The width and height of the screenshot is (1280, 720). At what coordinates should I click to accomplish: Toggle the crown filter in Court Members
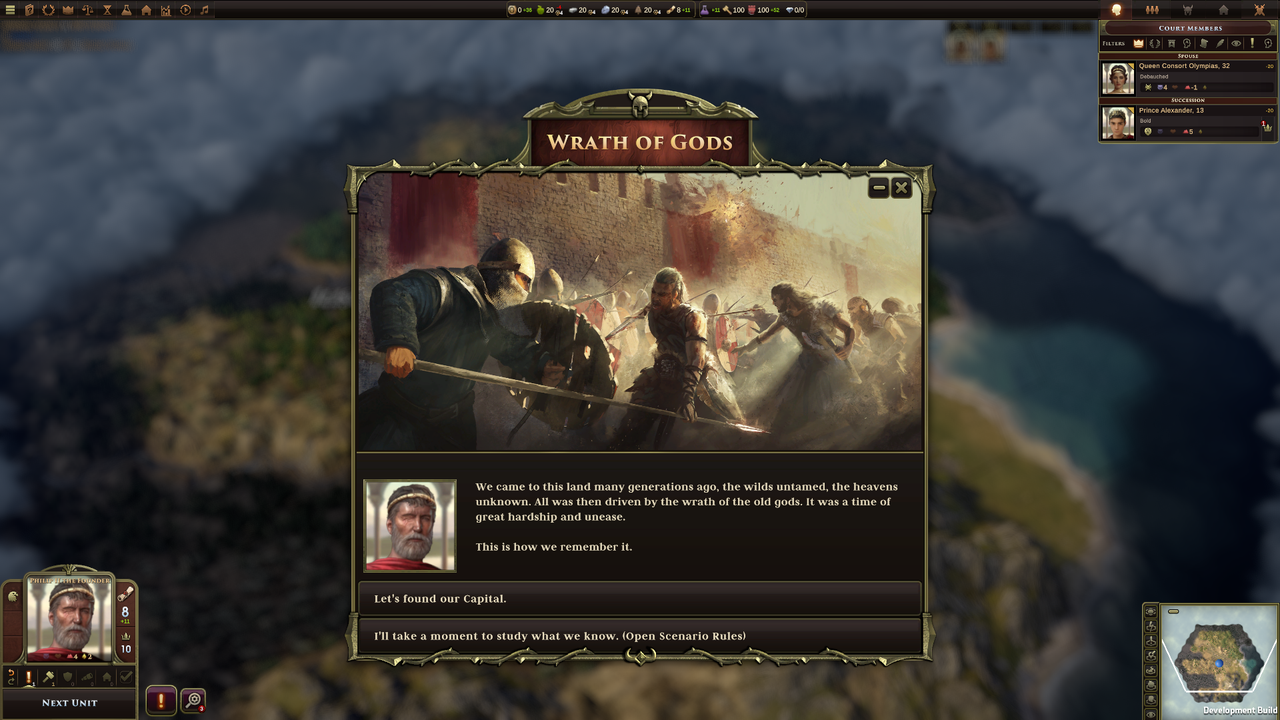(1138, 43)
